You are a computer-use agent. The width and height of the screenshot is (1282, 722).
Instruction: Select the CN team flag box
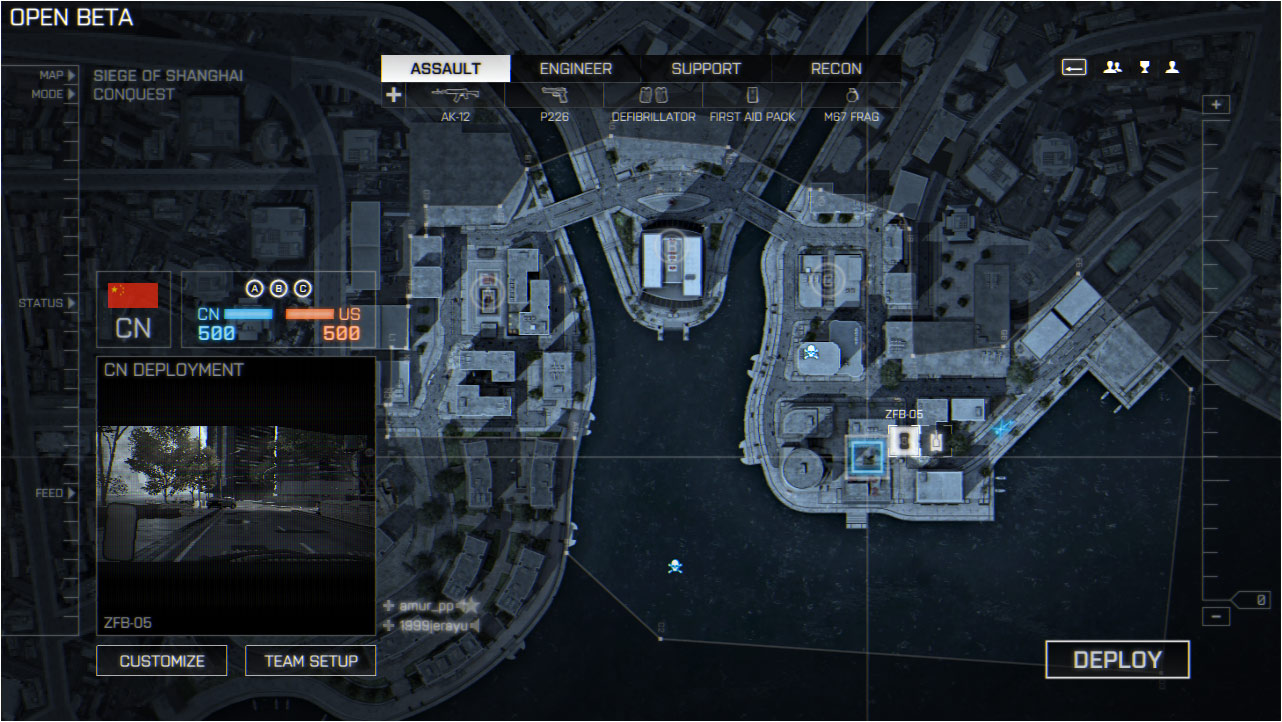point(133,309)
